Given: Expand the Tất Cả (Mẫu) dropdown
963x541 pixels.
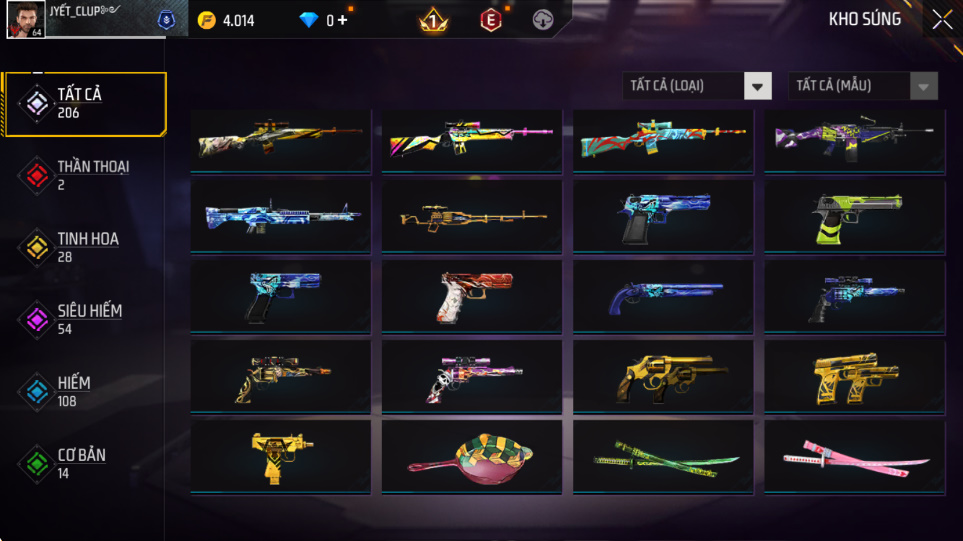Looking at the screenshot, I should click(863, 86).
